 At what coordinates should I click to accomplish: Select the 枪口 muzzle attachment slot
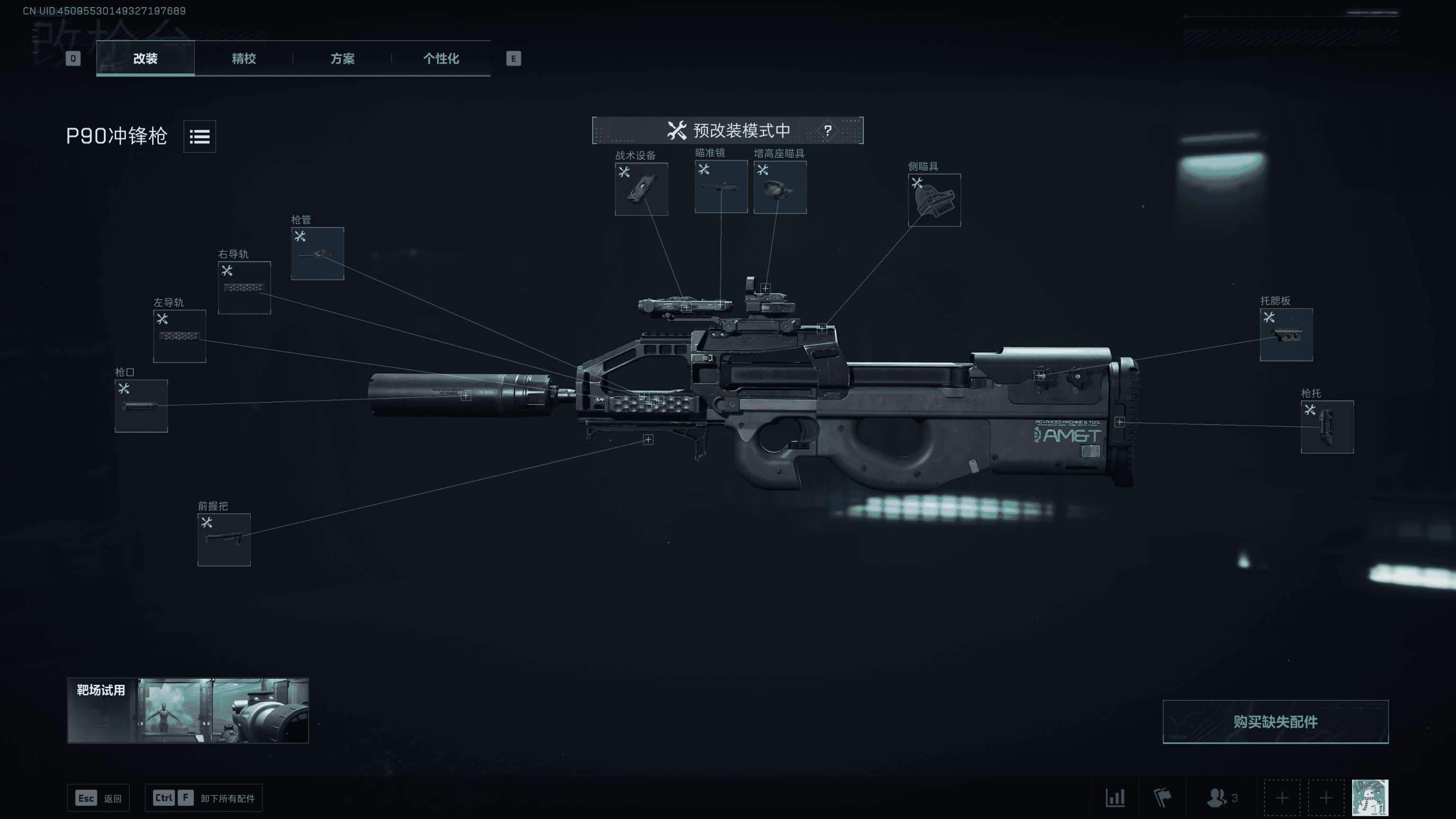(141, 405)
